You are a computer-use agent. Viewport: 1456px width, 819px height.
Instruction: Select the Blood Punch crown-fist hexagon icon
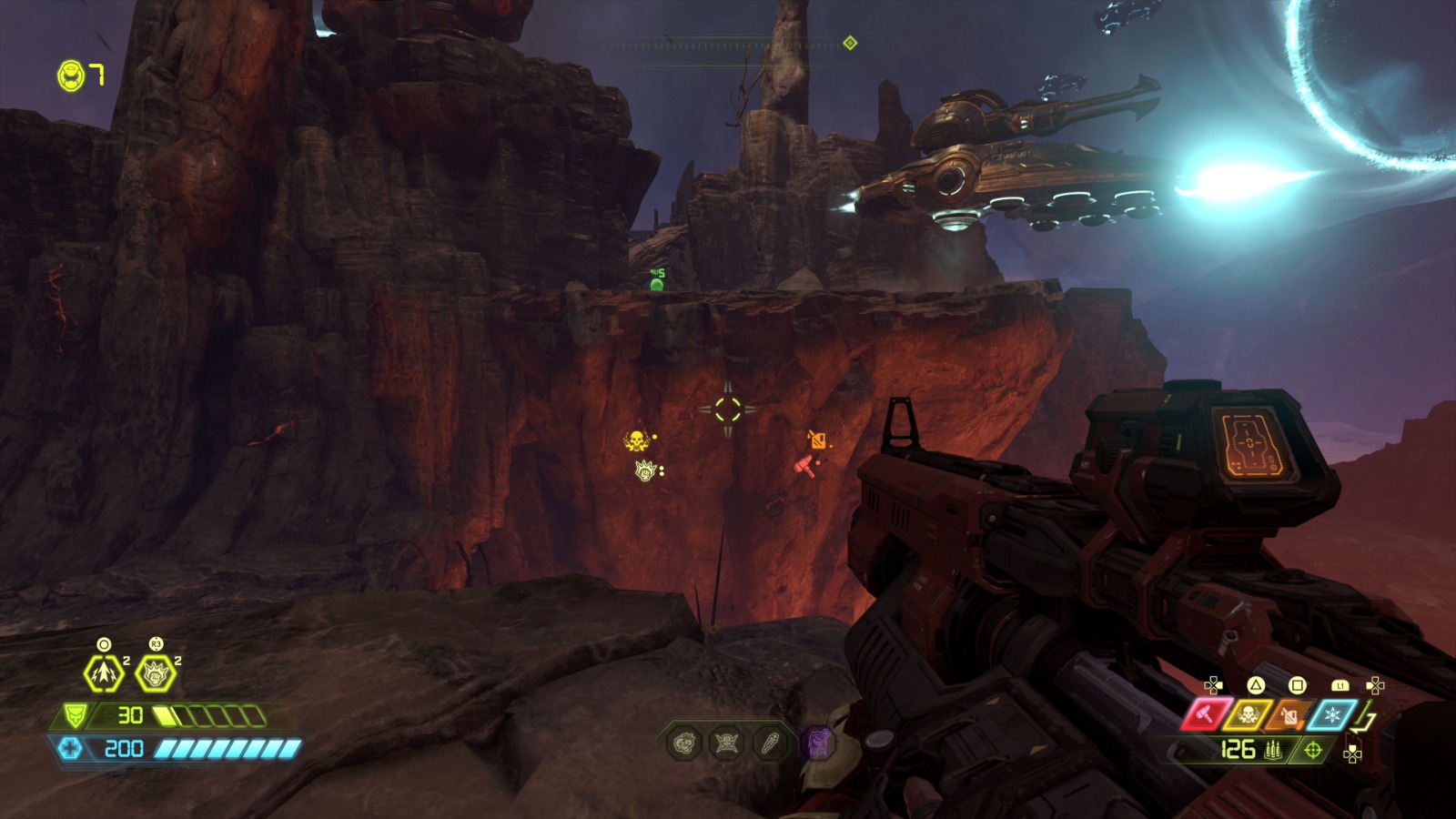(154, 675)
